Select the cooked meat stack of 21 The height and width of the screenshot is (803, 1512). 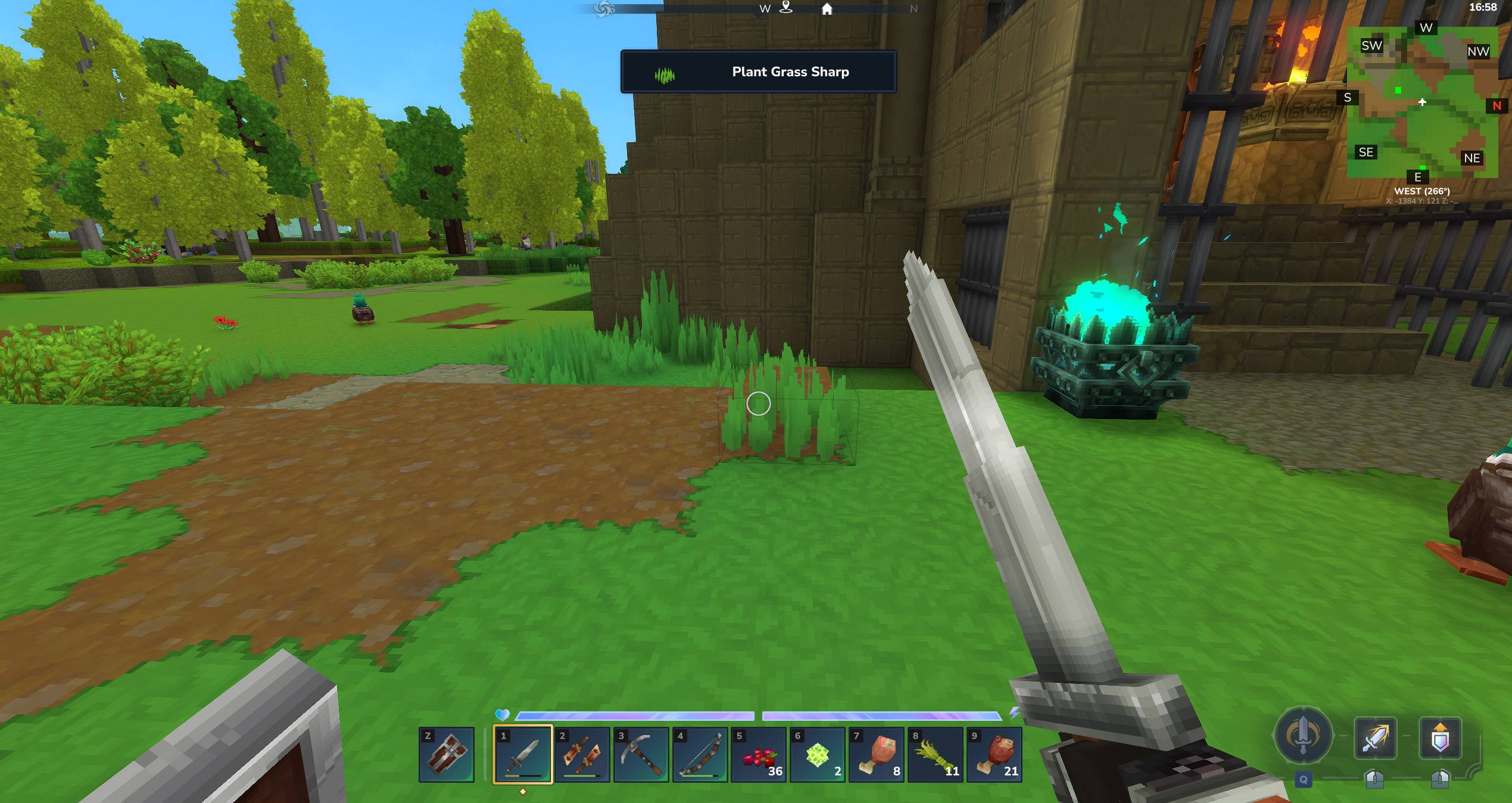point(995,754)
